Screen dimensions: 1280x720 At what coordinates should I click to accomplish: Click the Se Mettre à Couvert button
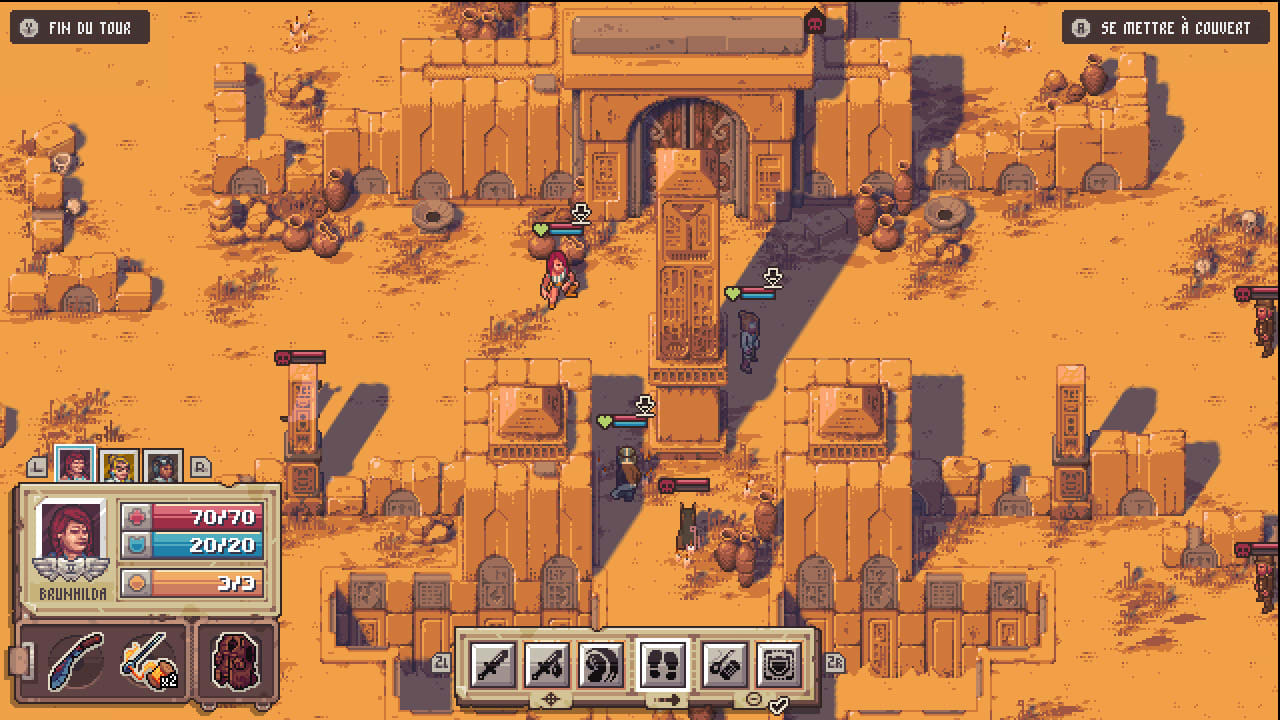point(1163,27)
